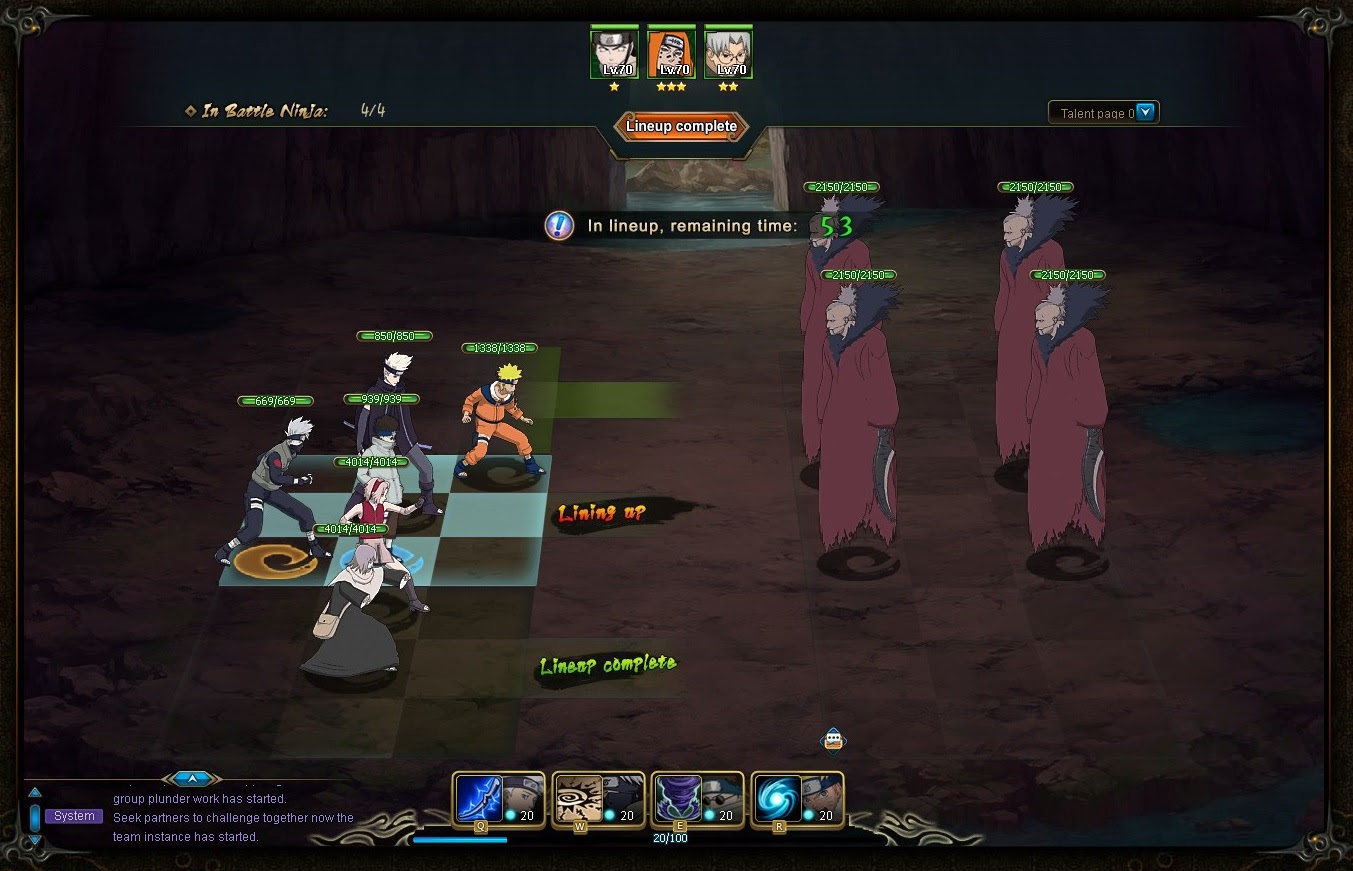Viewport: 1353px width, 871px height.
Task: Click the small monkey companion icon near the skill bar
Action: 831,740
